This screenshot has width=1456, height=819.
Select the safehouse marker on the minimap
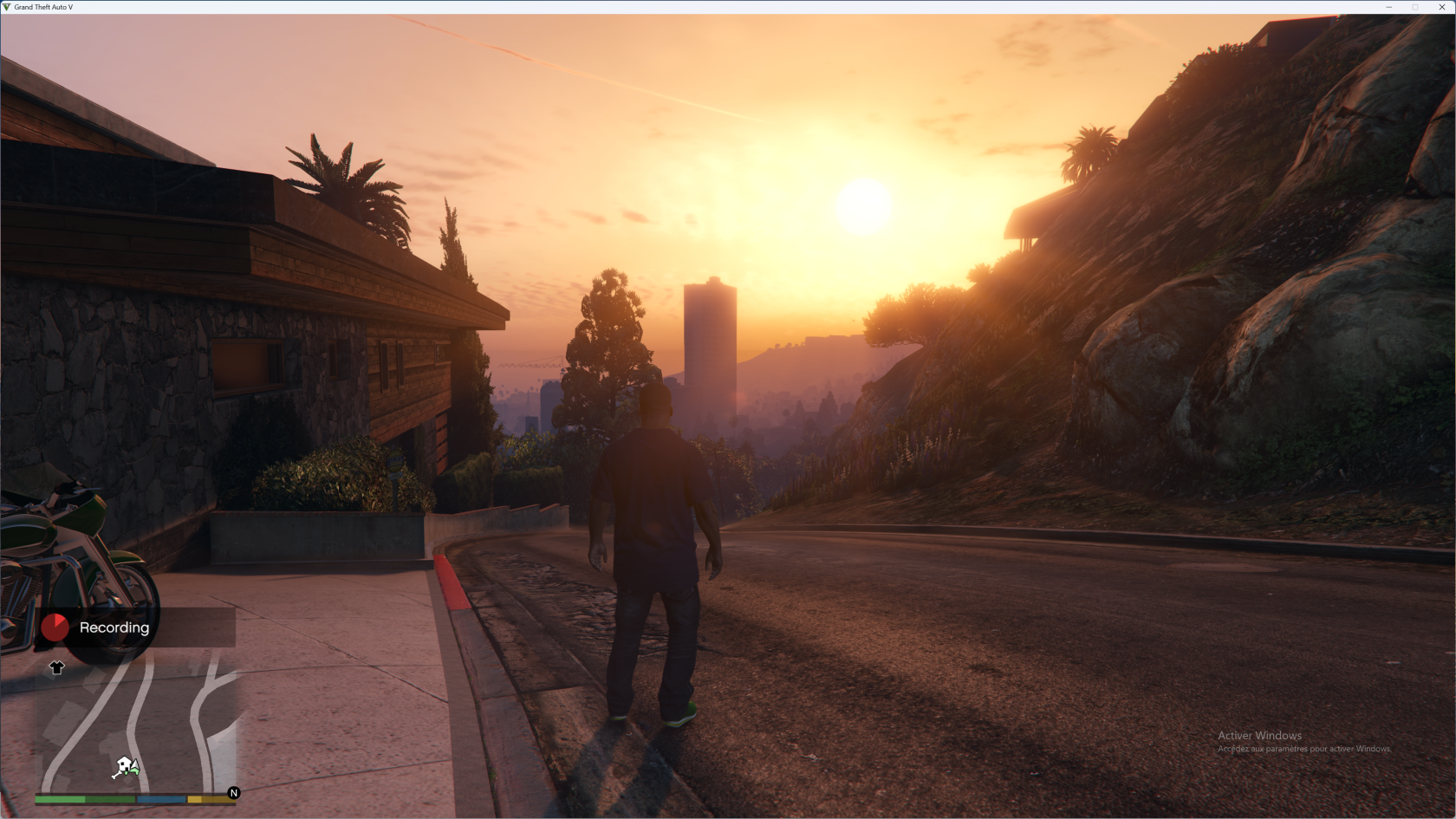126,767
